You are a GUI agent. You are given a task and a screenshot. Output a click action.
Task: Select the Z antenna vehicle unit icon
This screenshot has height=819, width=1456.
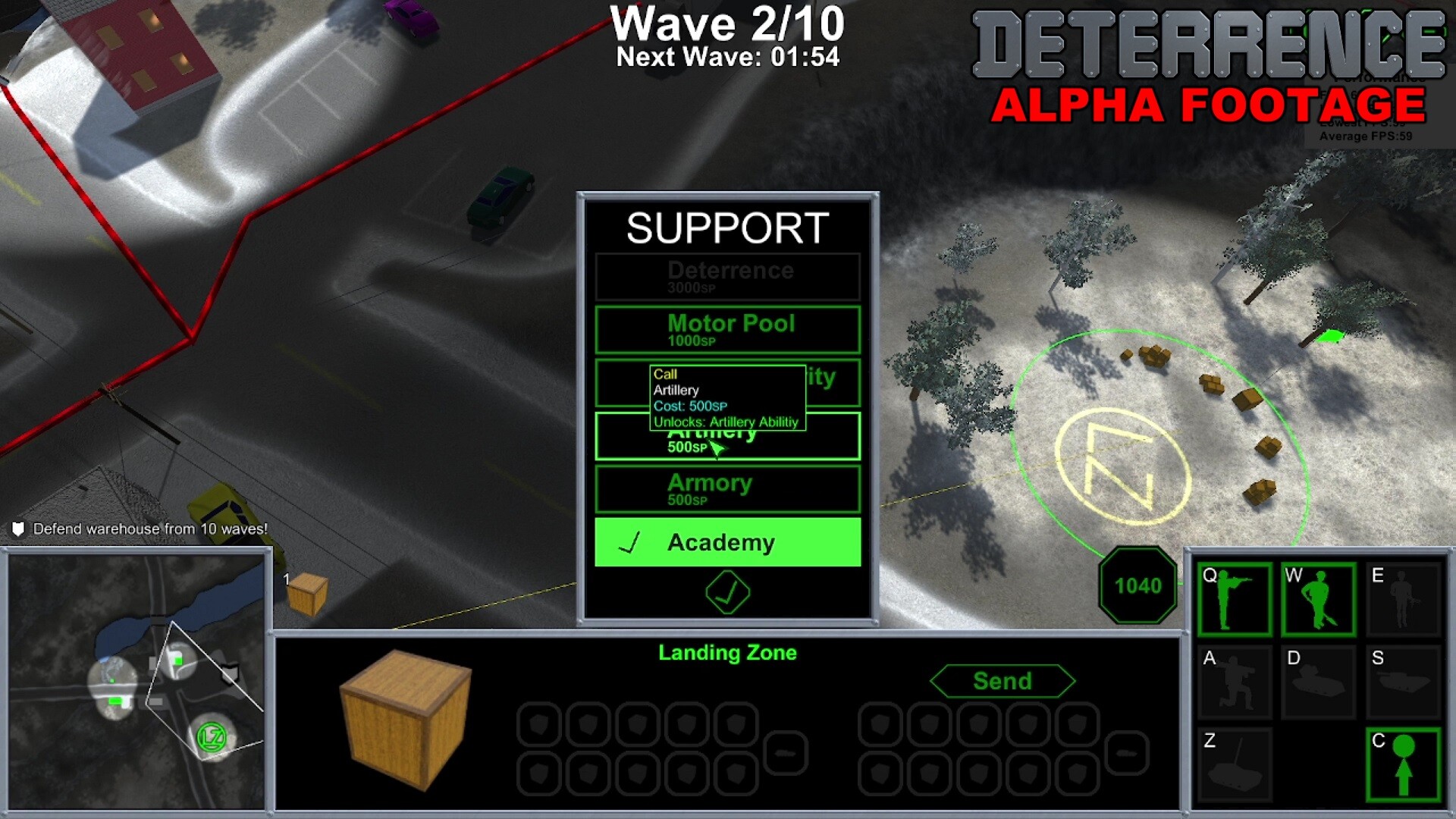pos(1235,763)
